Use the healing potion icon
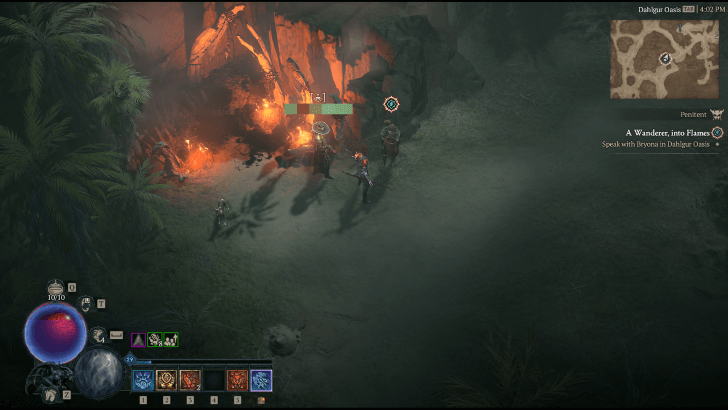 pyautogui.click(x=56, y=287)
